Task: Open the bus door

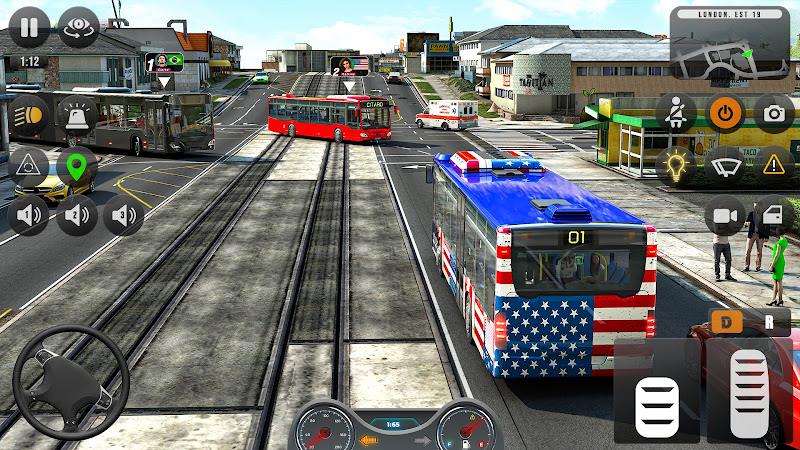Action: point(772,214)
